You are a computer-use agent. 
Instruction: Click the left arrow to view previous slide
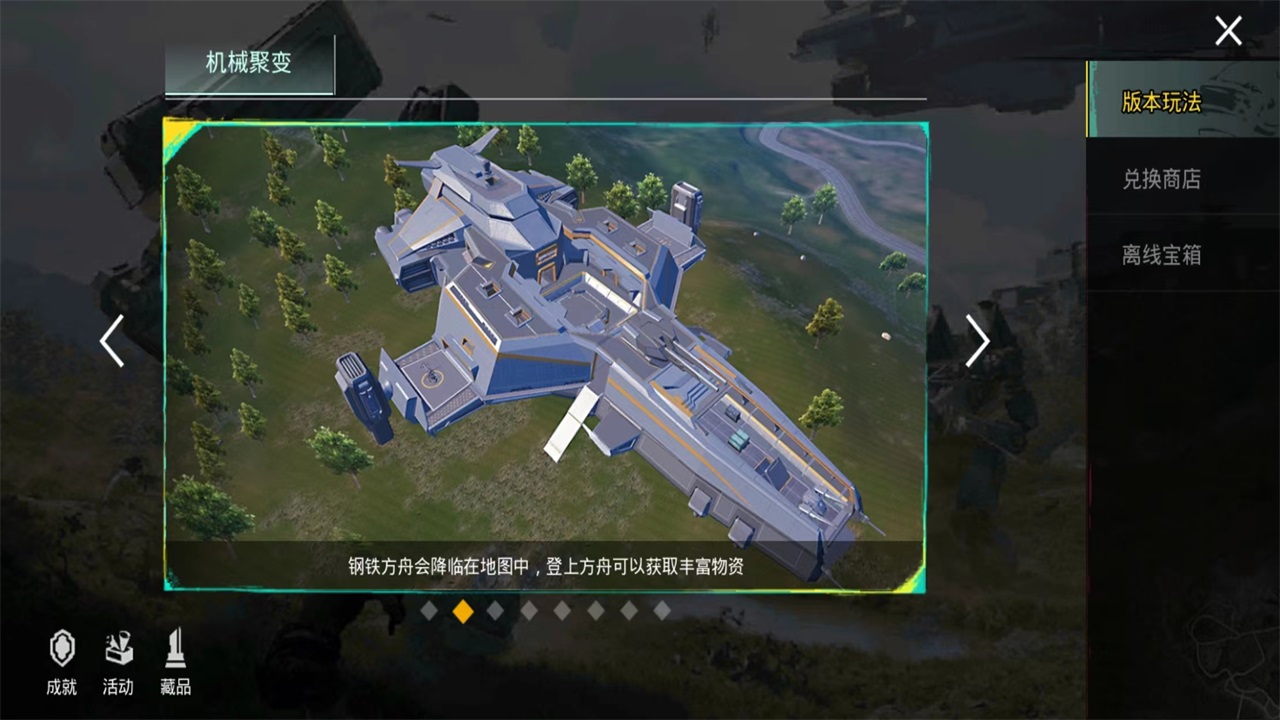click(x=111, y=341)
